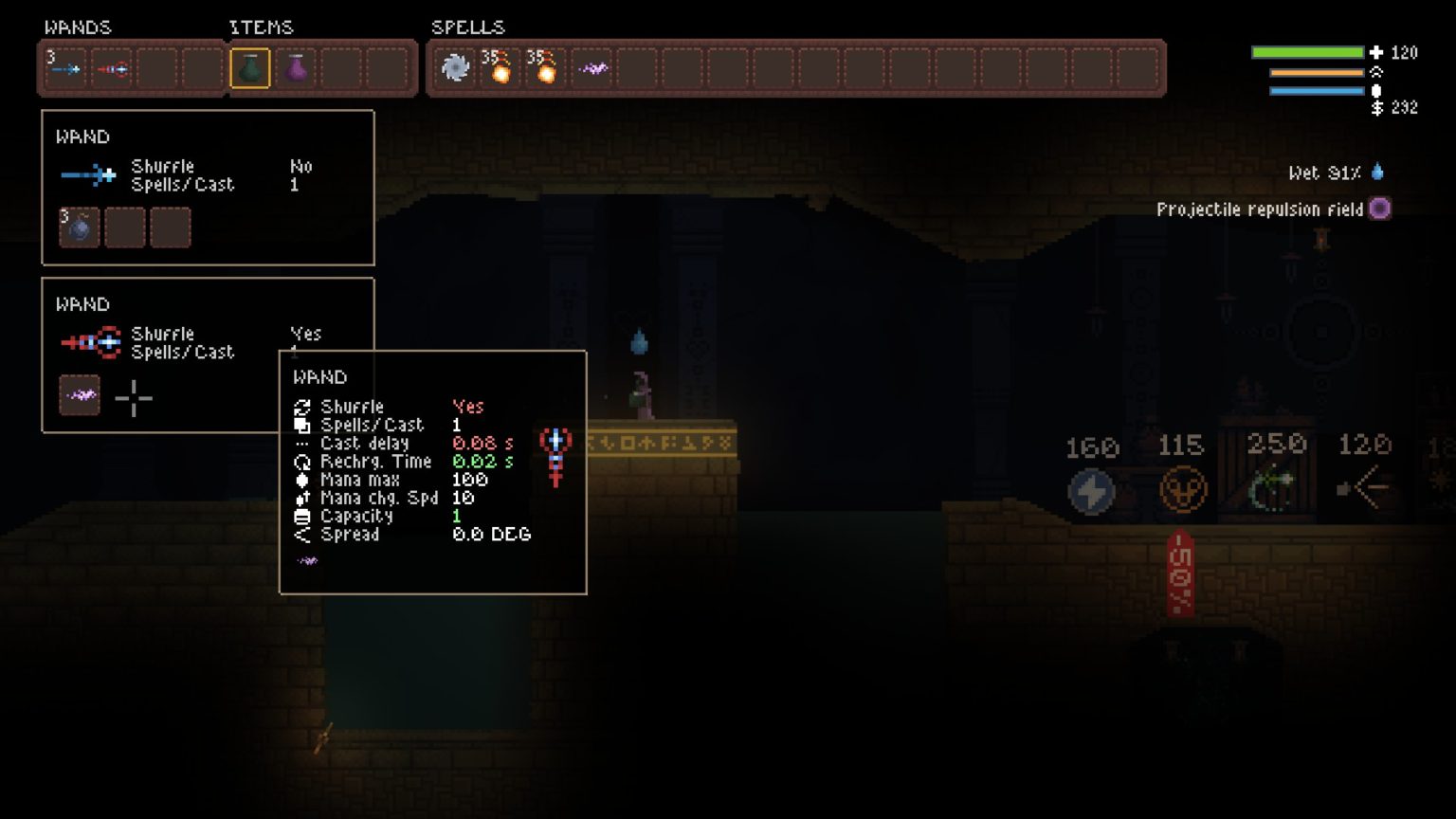Click the sawblade disc spell in Spells bar
1456x819 pixels.
pyautogui.click(x=455, y=68)
